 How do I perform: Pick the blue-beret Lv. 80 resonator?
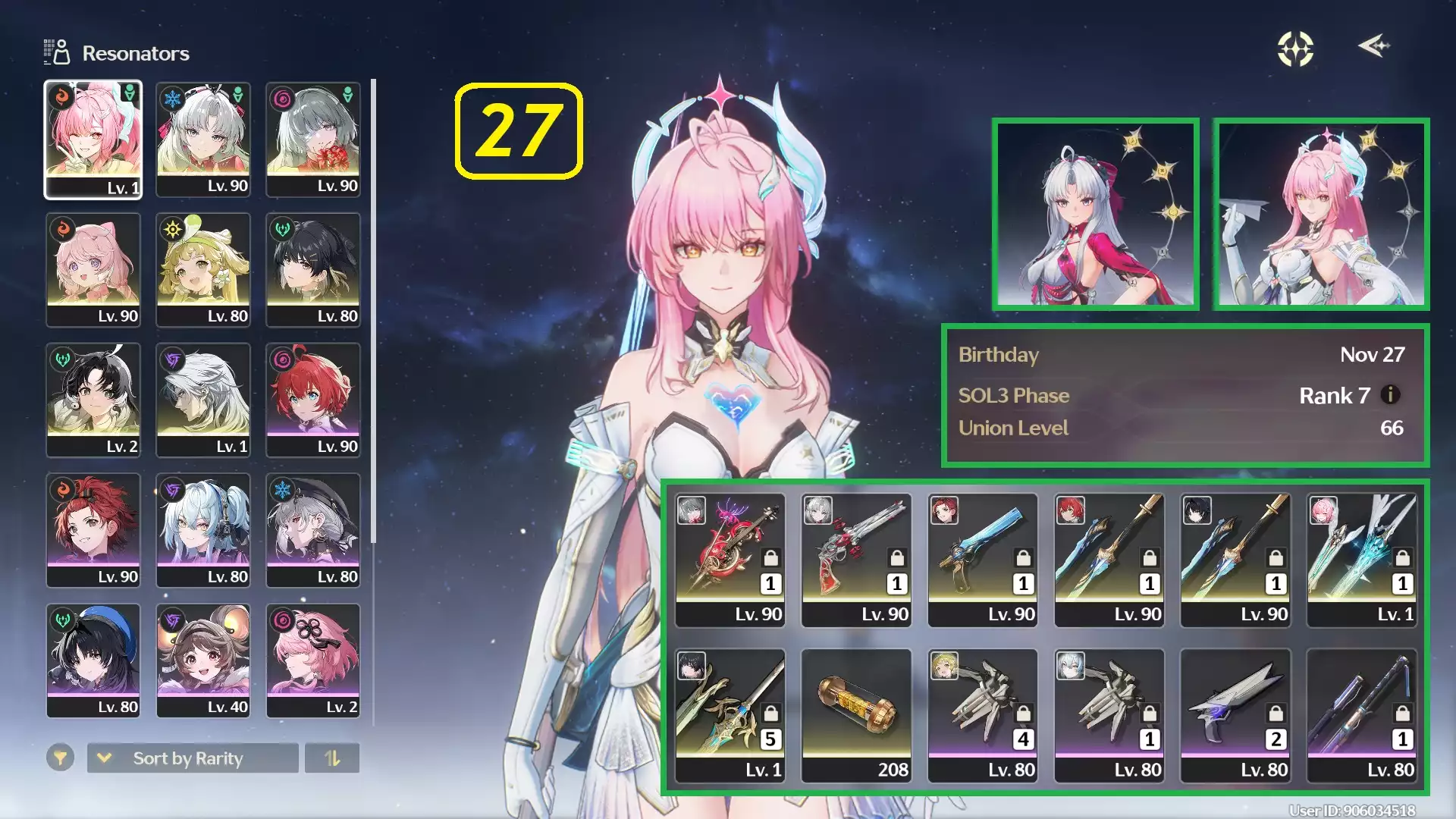coord(93,660)
